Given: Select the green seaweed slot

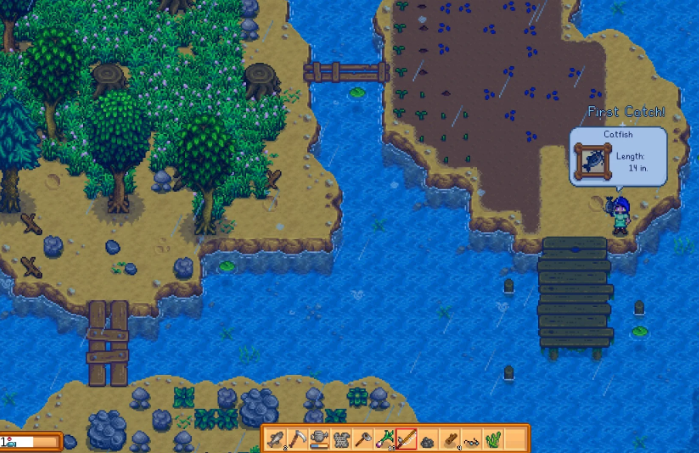Looking at the screenshot, I should pyautogui.click(x=493, y=439).
